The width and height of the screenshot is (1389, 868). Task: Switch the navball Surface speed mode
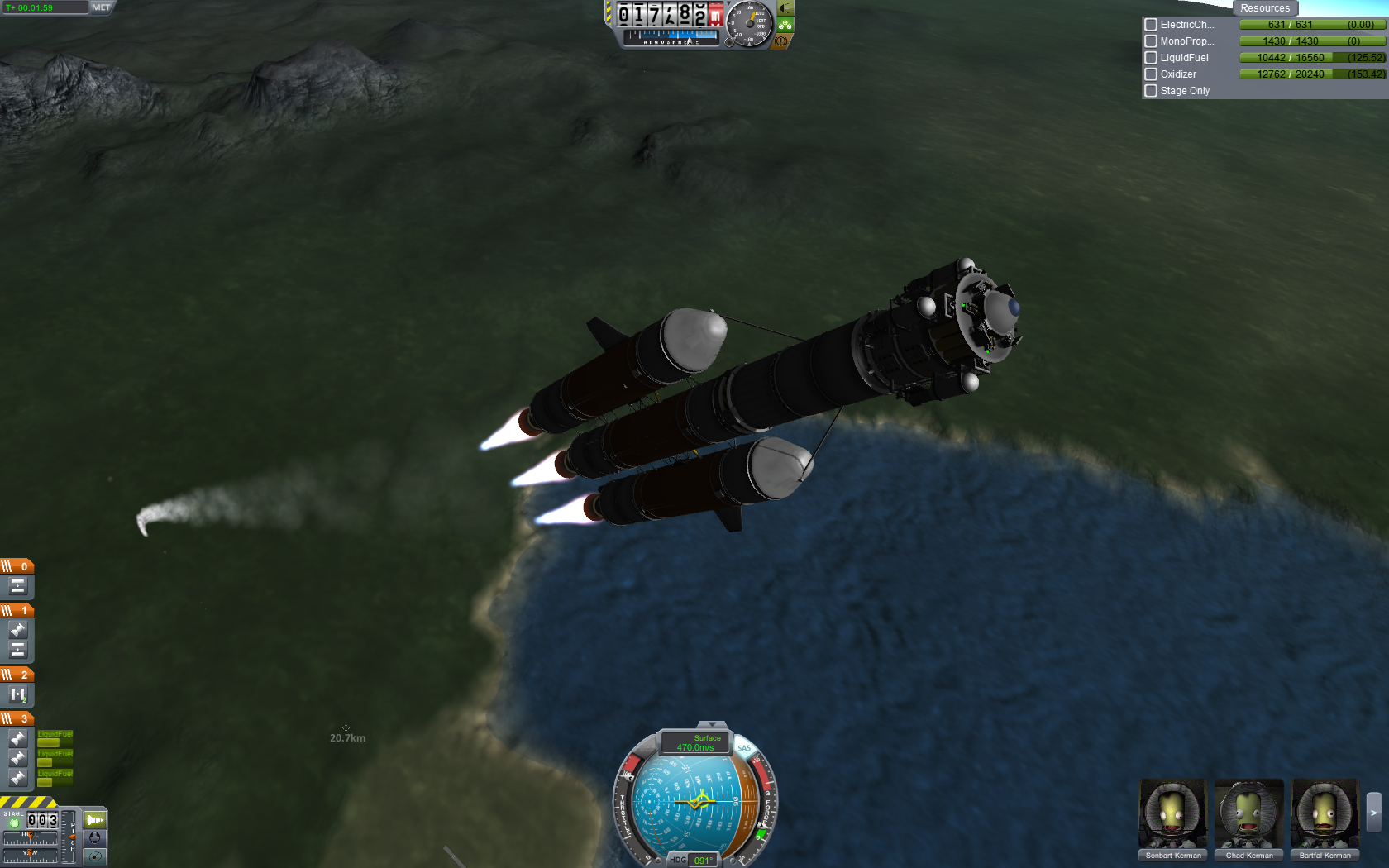[x=695, y=742]
